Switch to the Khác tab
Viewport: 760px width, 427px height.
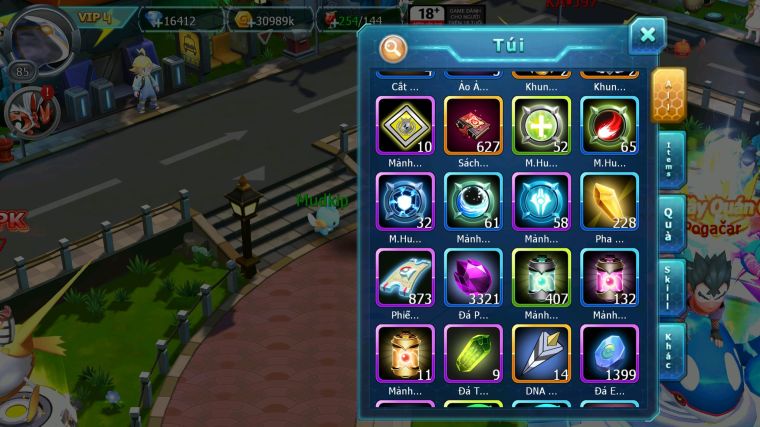(670, 351)
